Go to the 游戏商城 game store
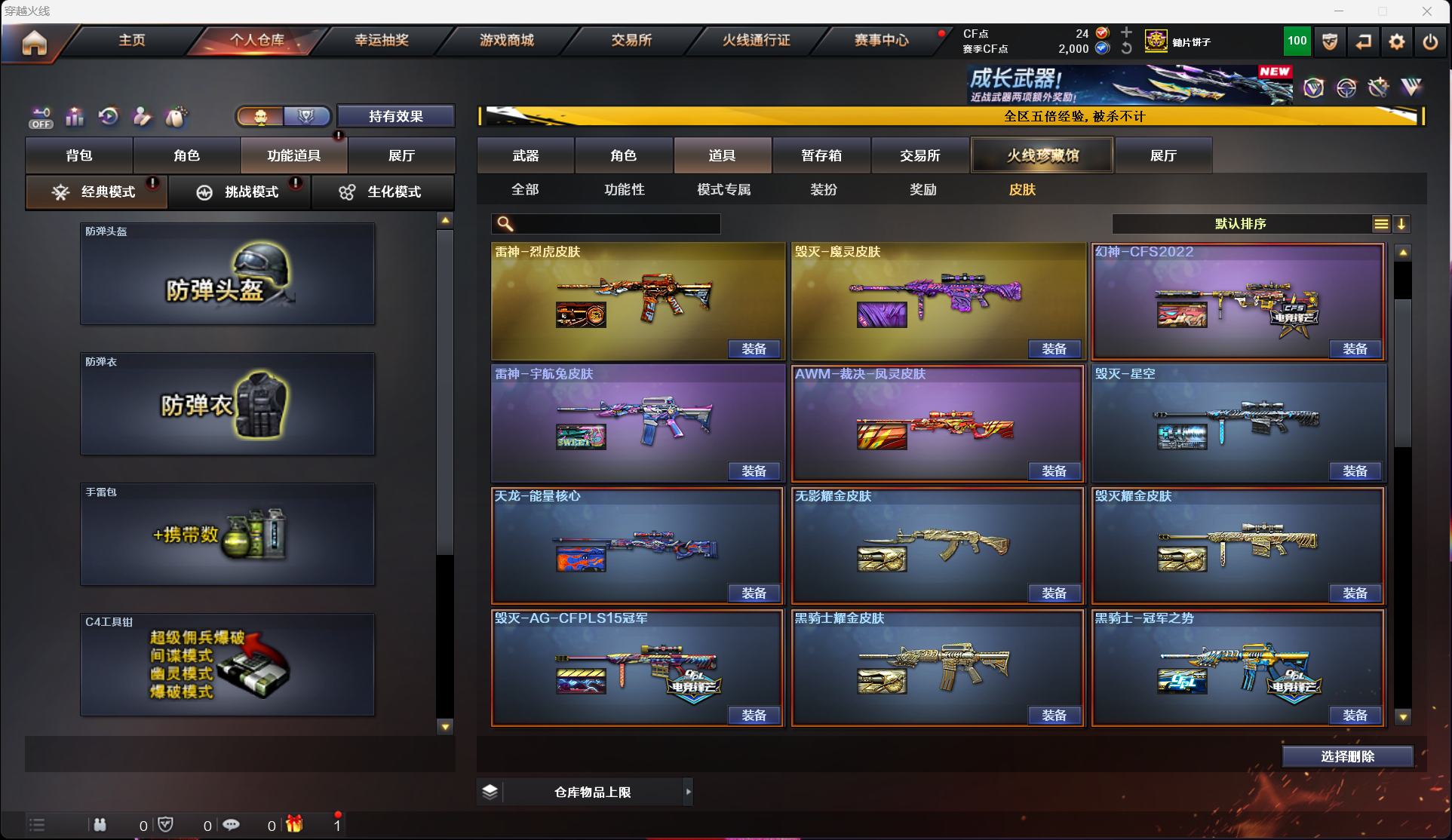1452x840 pixels. pyautogui.click(x=507, y=40)
